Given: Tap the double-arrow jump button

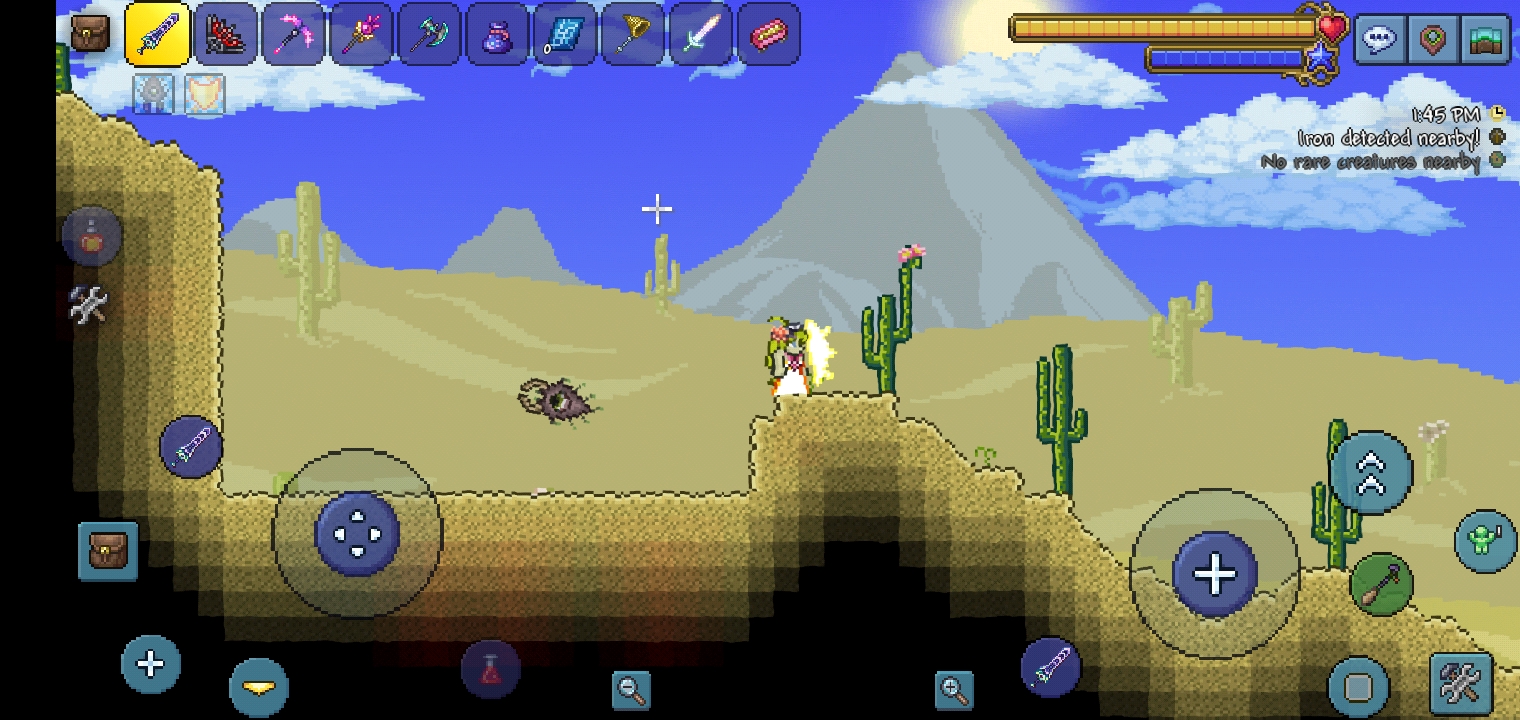Looking at the screenshot, I should pos(1370,474).
